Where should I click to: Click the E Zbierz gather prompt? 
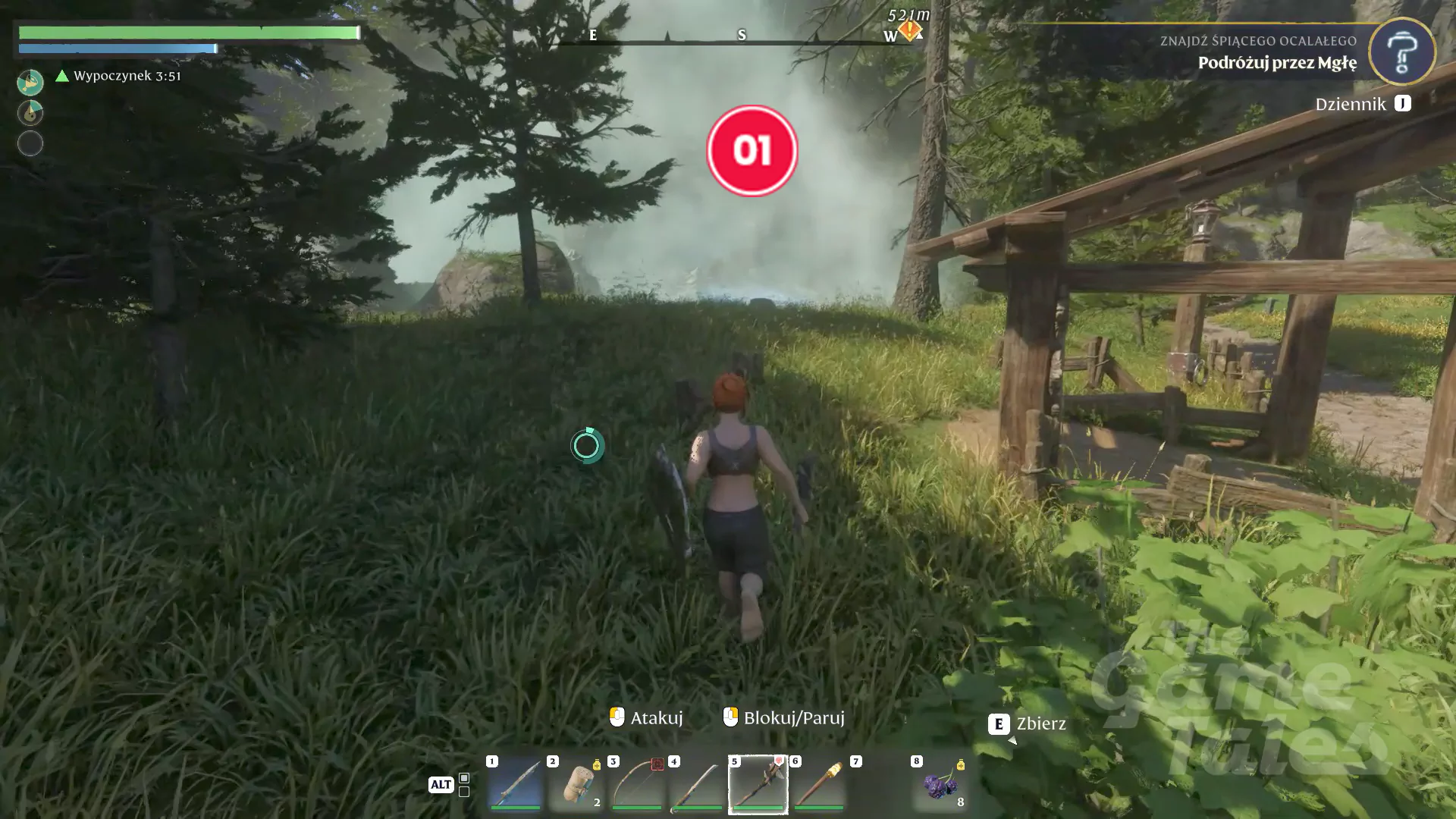click(1028, 723)
